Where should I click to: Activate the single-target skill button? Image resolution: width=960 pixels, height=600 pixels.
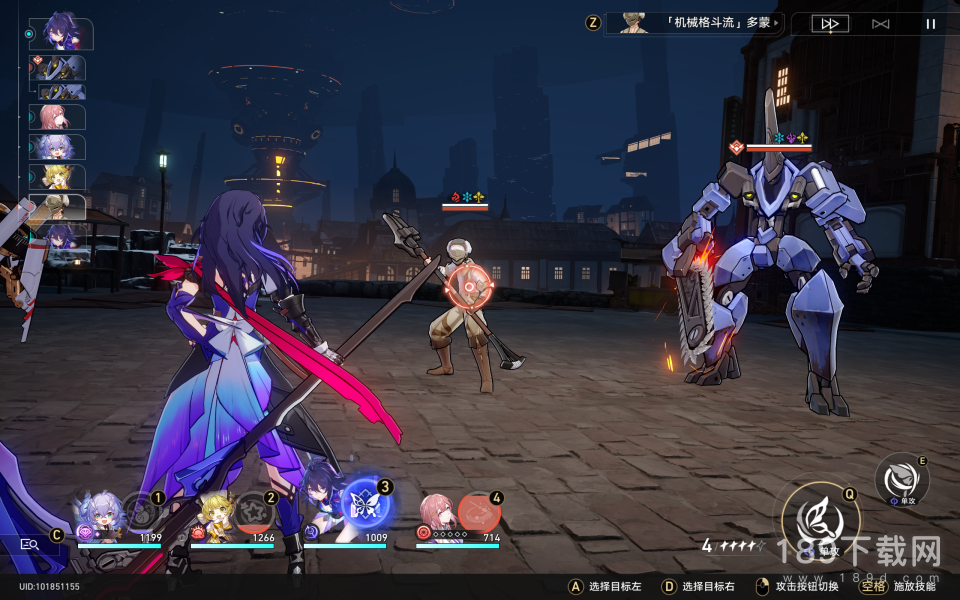pyautogui.click(x=901, y=479)
